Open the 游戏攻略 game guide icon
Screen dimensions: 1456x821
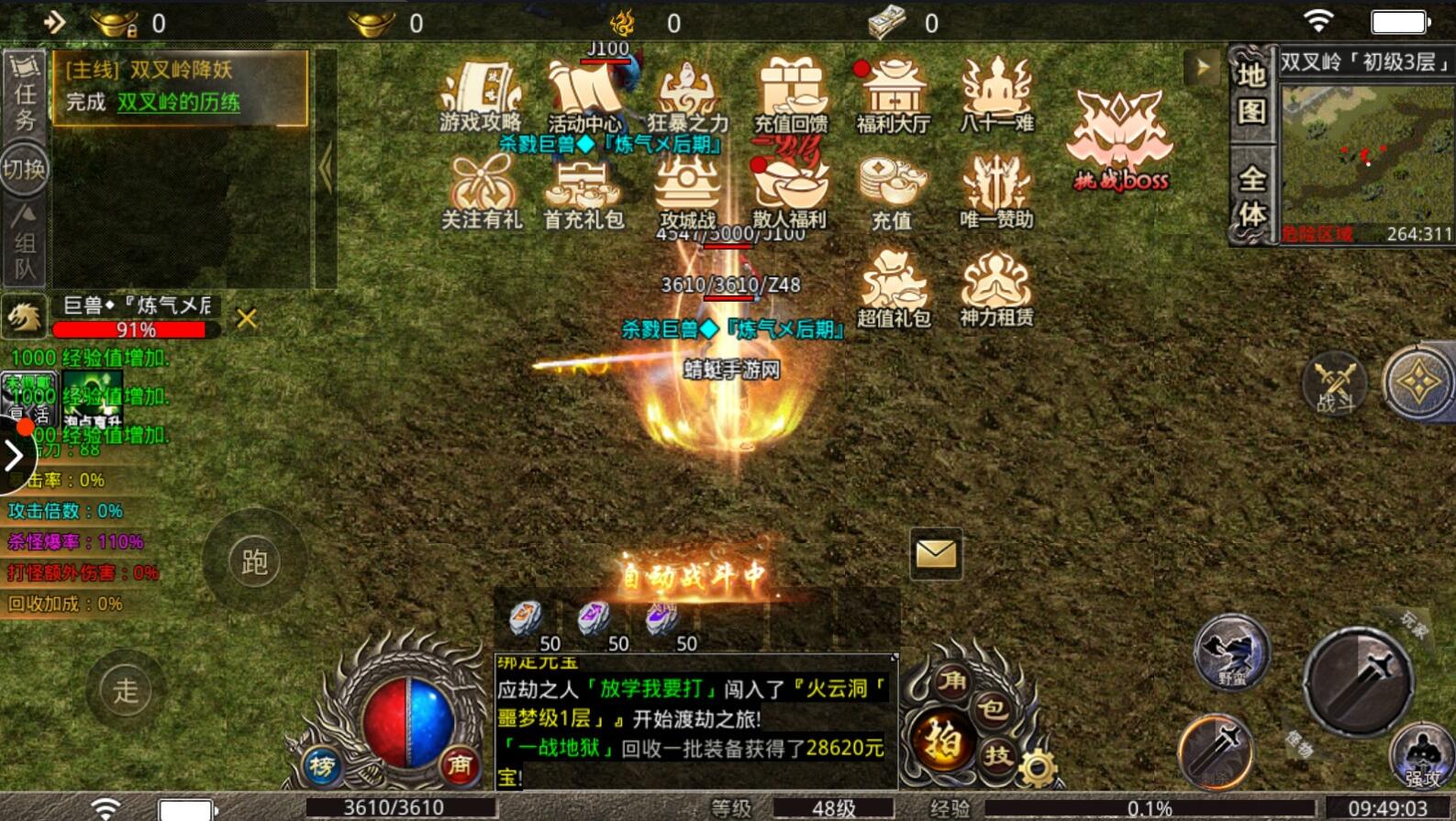coord(480,95)
